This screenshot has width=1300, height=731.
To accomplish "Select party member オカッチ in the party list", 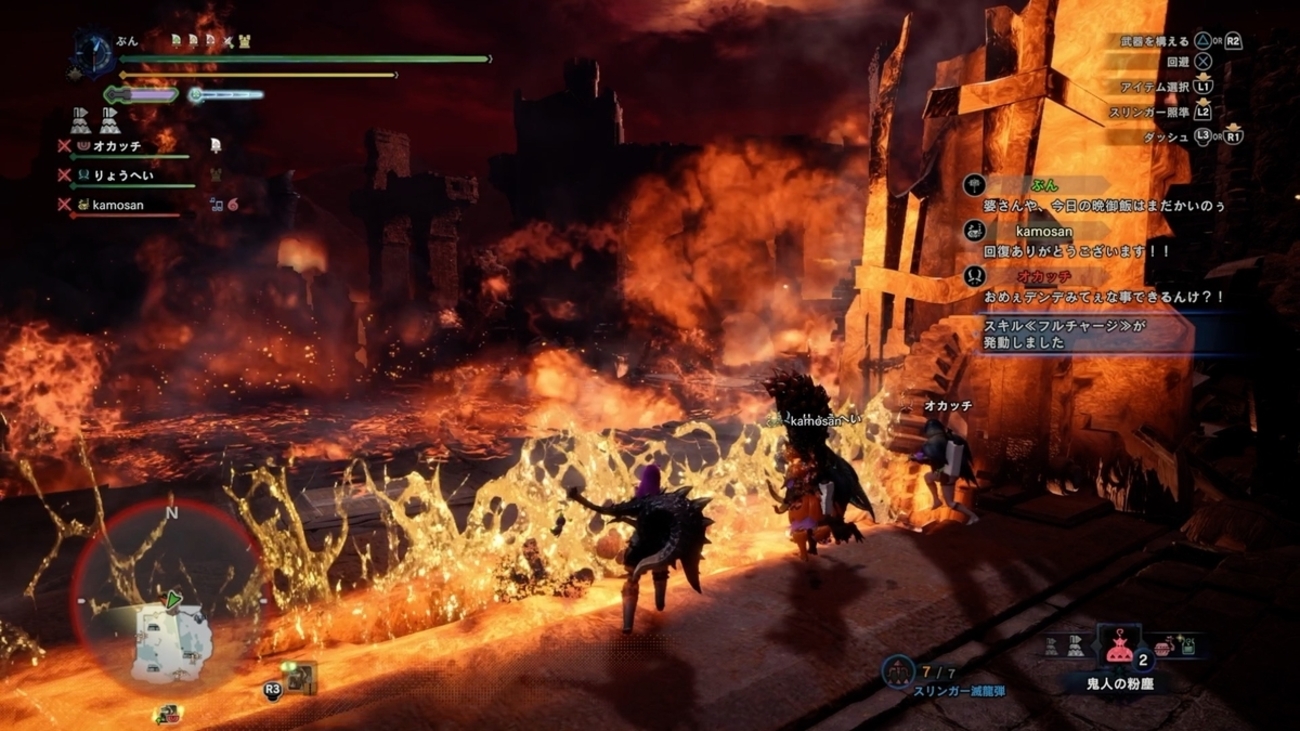I will [117, 146].
